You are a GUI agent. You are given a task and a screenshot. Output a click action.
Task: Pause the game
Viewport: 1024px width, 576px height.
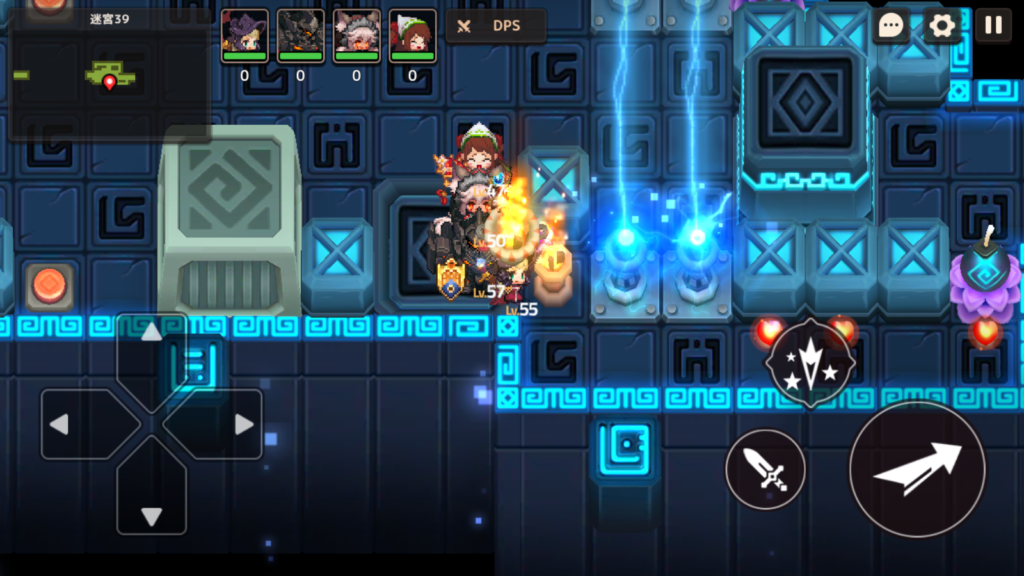click(993, 26)
